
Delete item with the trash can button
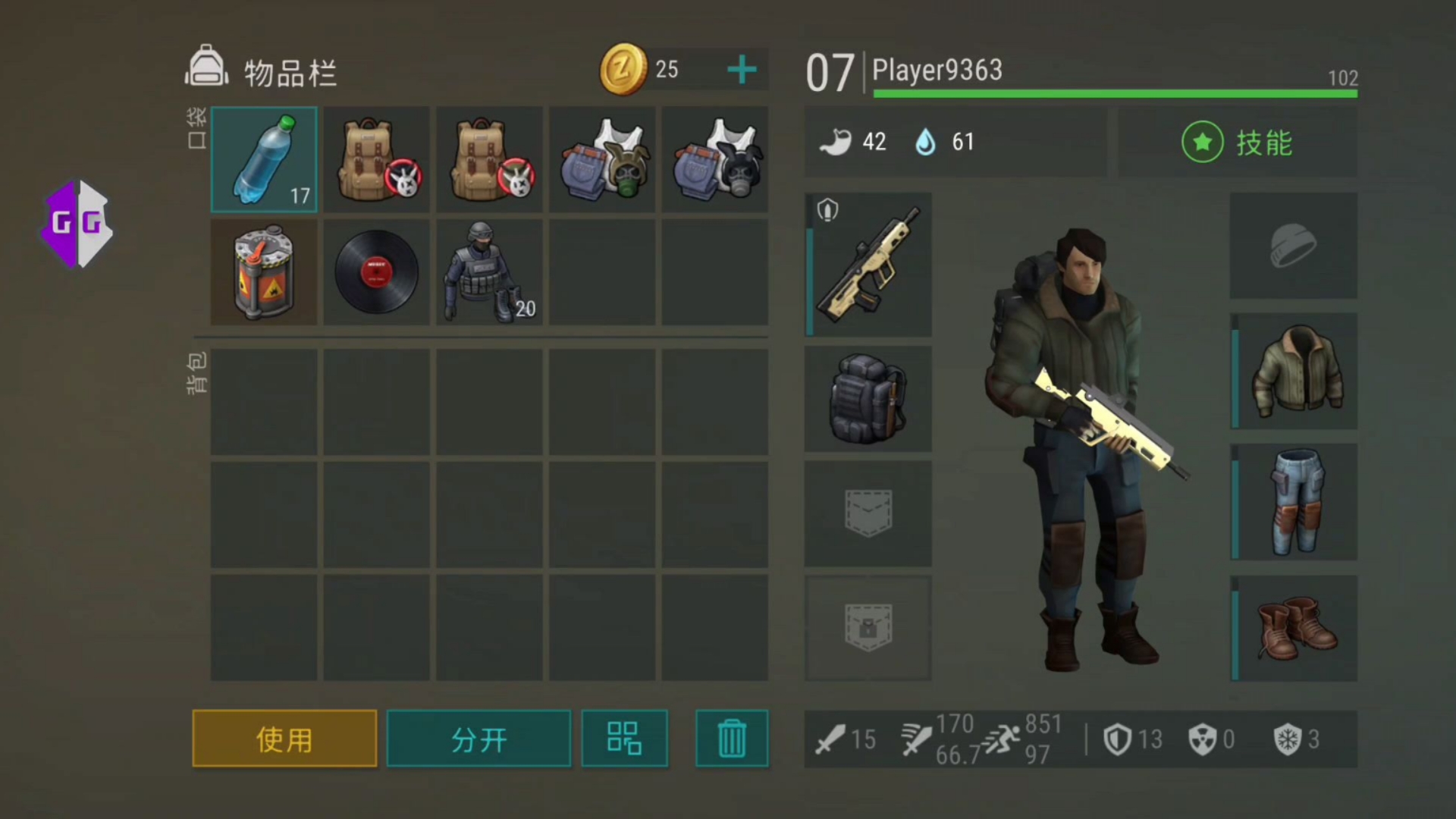[x=732, y=739]
